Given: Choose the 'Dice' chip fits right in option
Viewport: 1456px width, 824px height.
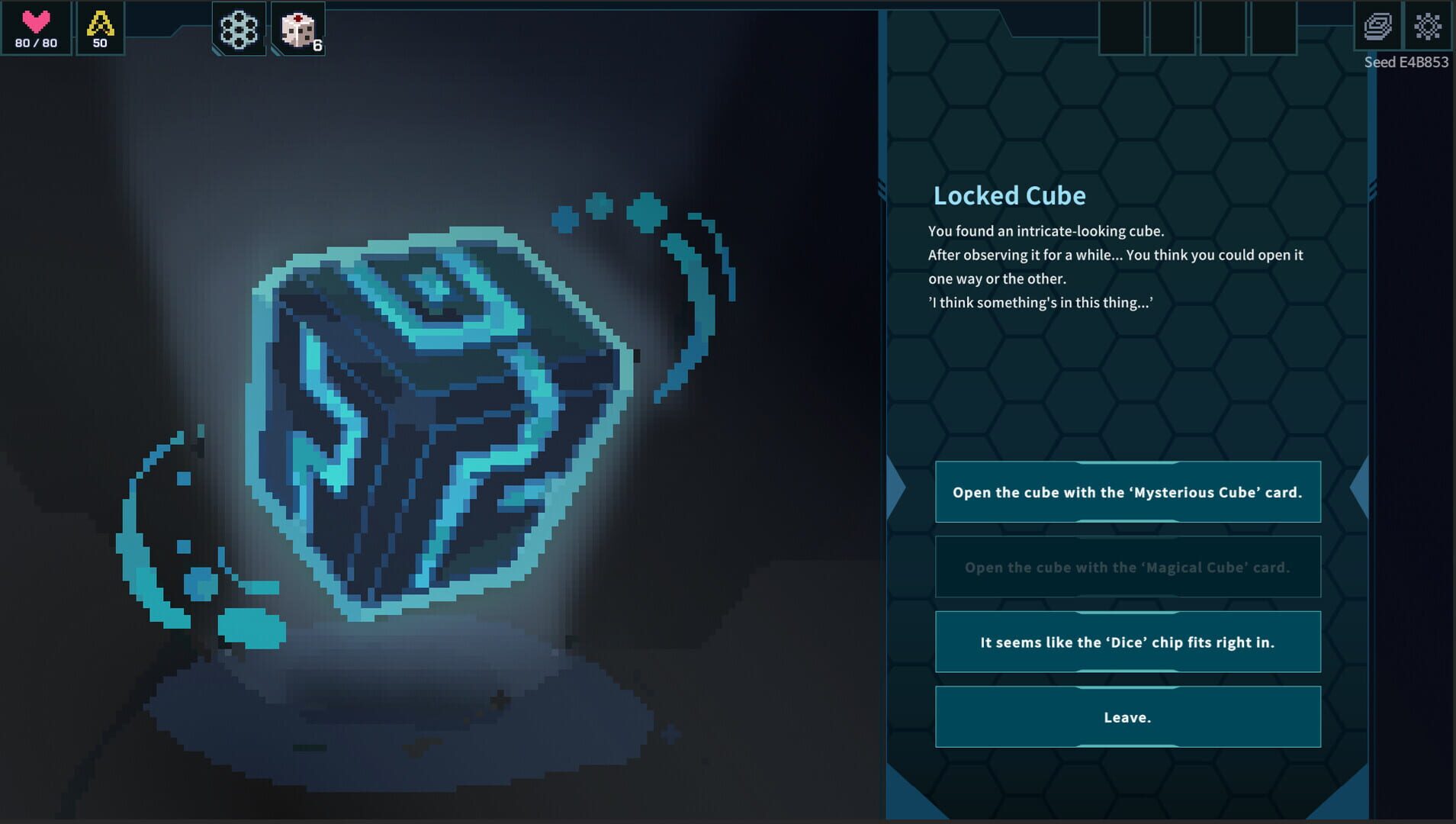Looking at the screenshot, I should pos(1128,642).
